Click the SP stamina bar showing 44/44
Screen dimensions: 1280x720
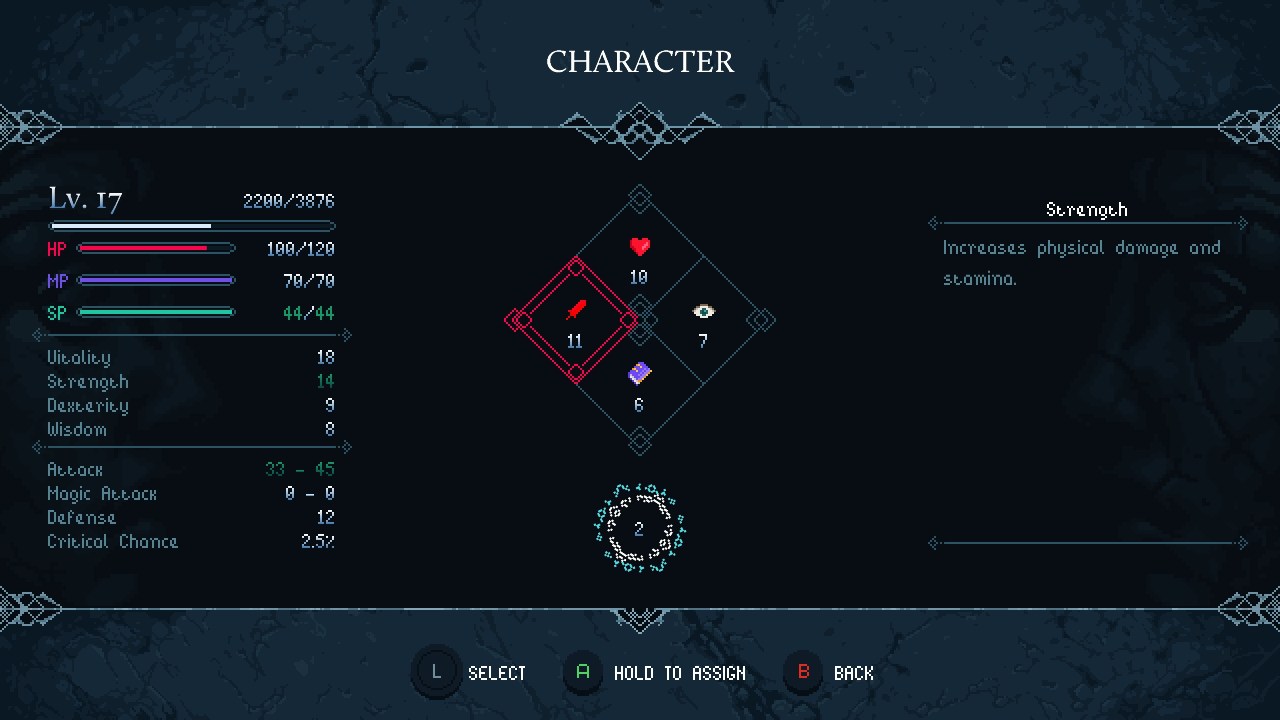tap(155, 312)
